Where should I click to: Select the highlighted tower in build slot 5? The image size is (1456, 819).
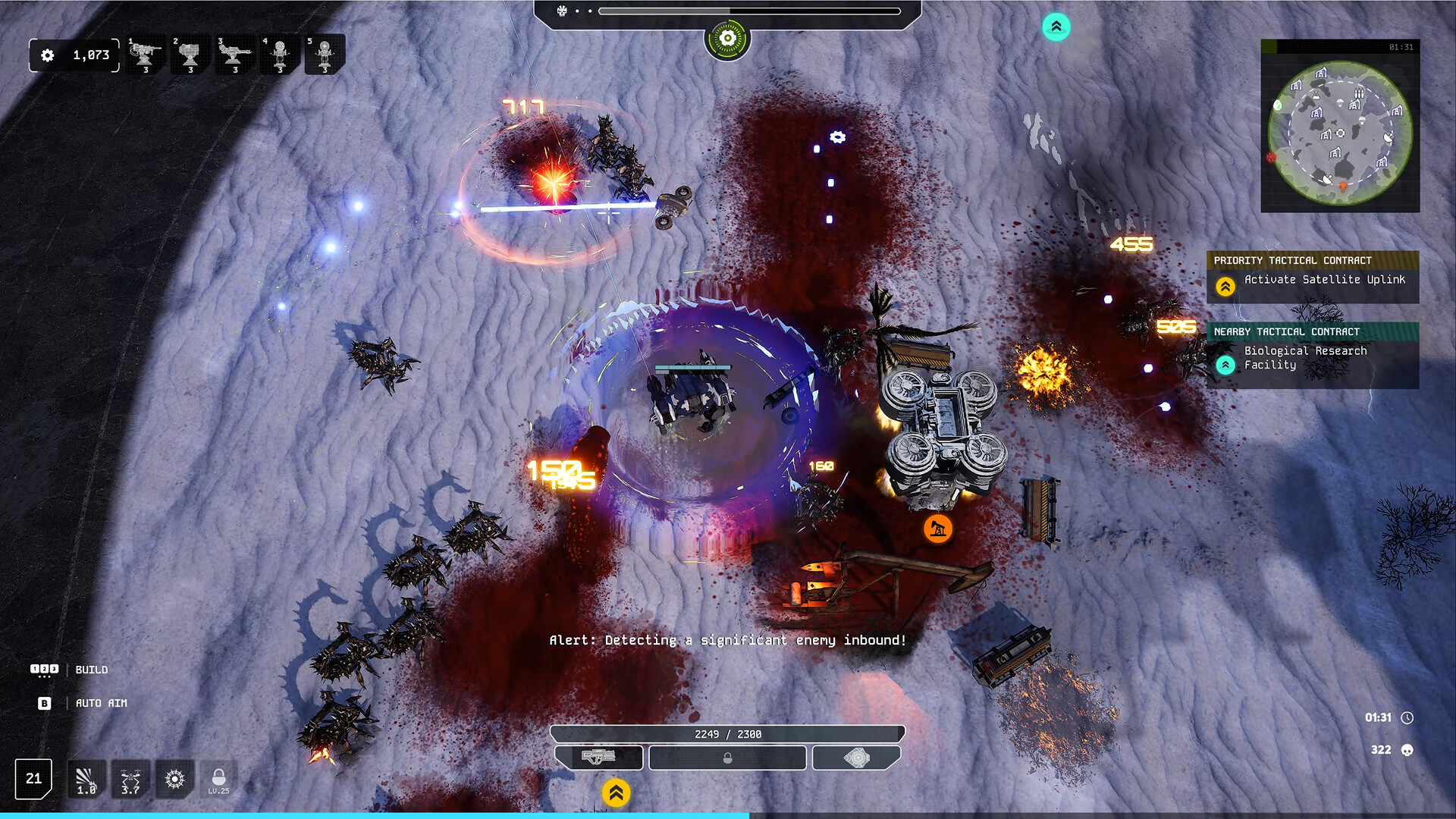pyautogui.click(x=325, y=55)
